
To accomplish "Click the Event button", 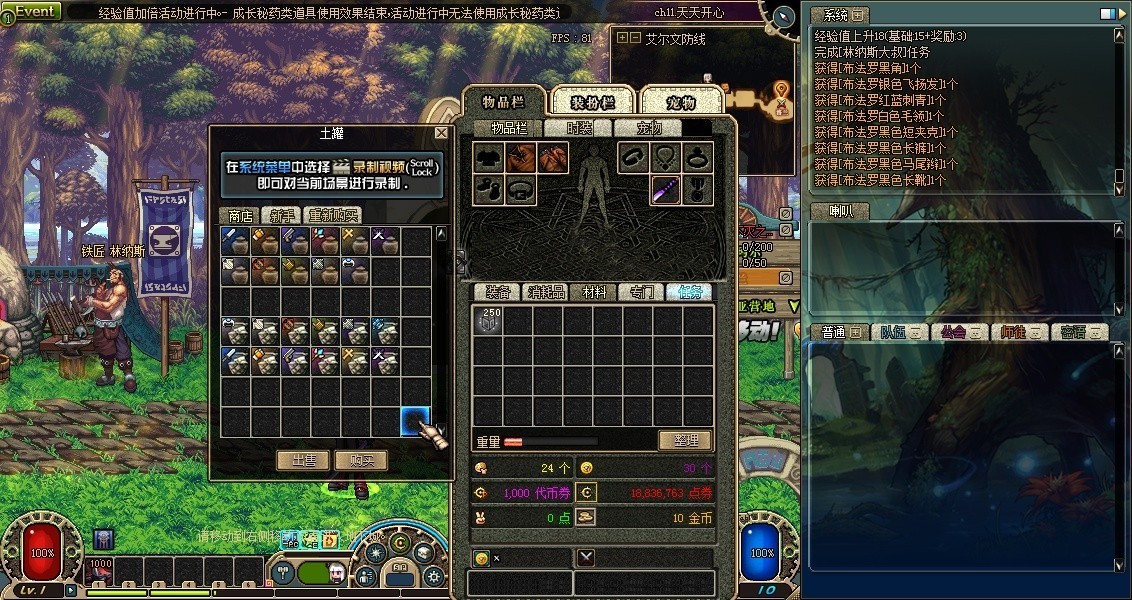I will [x=32, y=11].
